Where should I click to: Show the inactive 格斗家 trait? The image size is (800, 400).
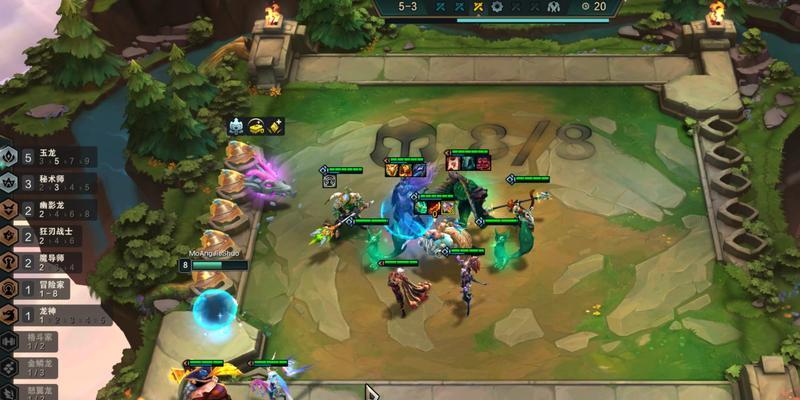(x=40, y=341)
